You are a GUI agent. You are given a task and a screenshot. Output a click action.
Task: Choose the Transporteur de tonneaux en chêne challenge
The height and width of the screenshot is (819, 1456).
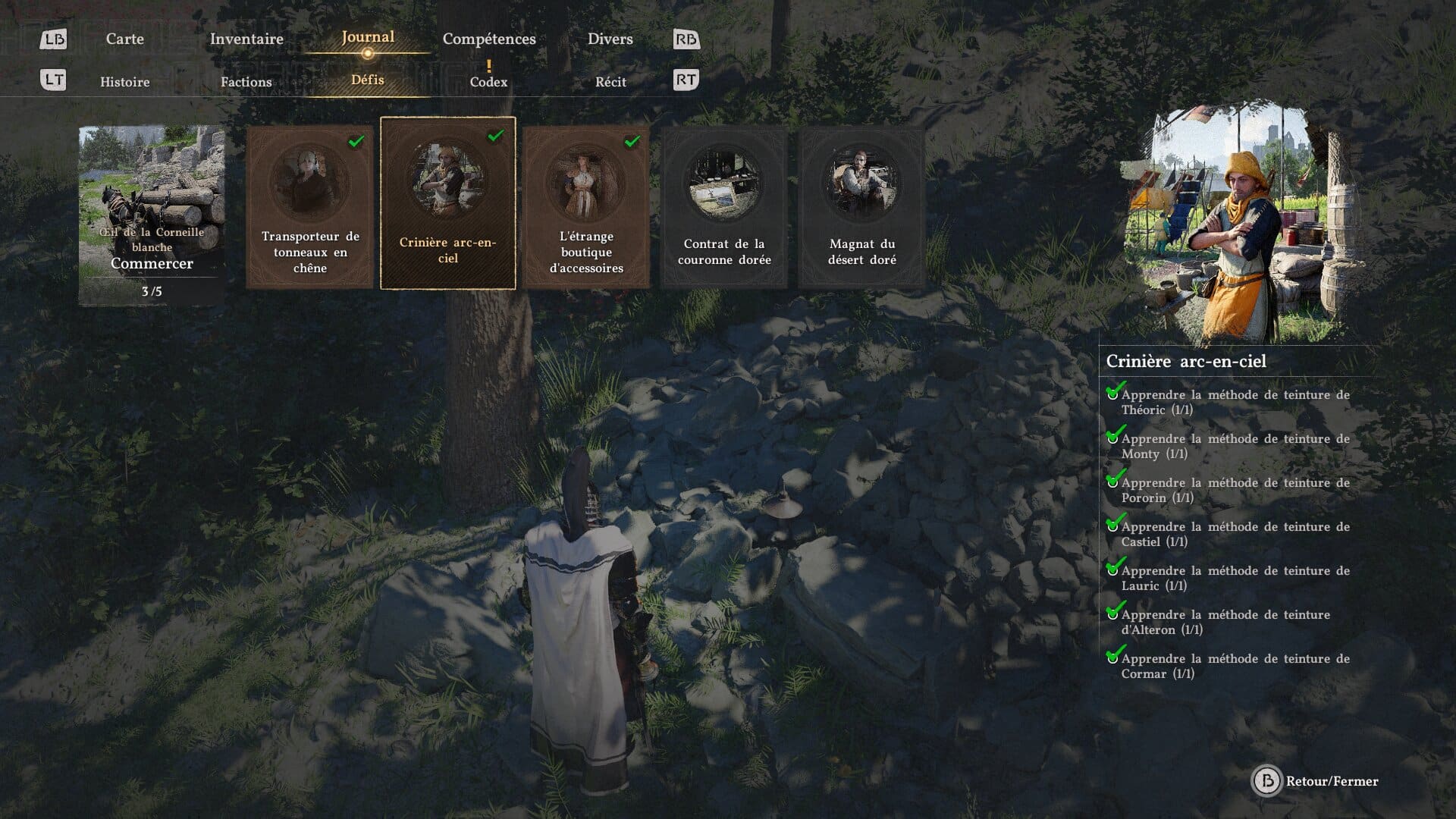click(309, 206)
